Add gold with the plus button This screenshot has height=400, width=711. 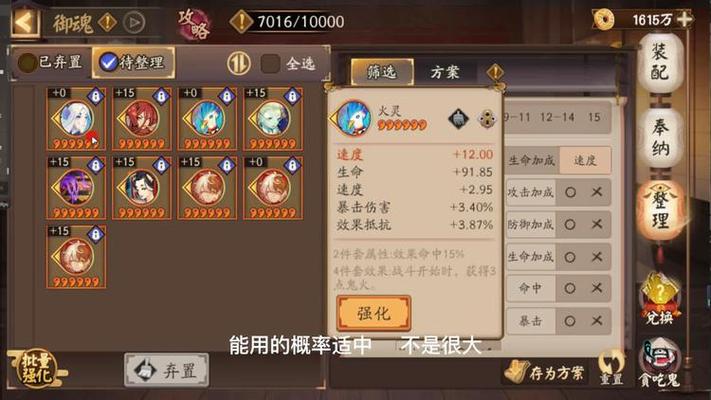coord(684,19)
